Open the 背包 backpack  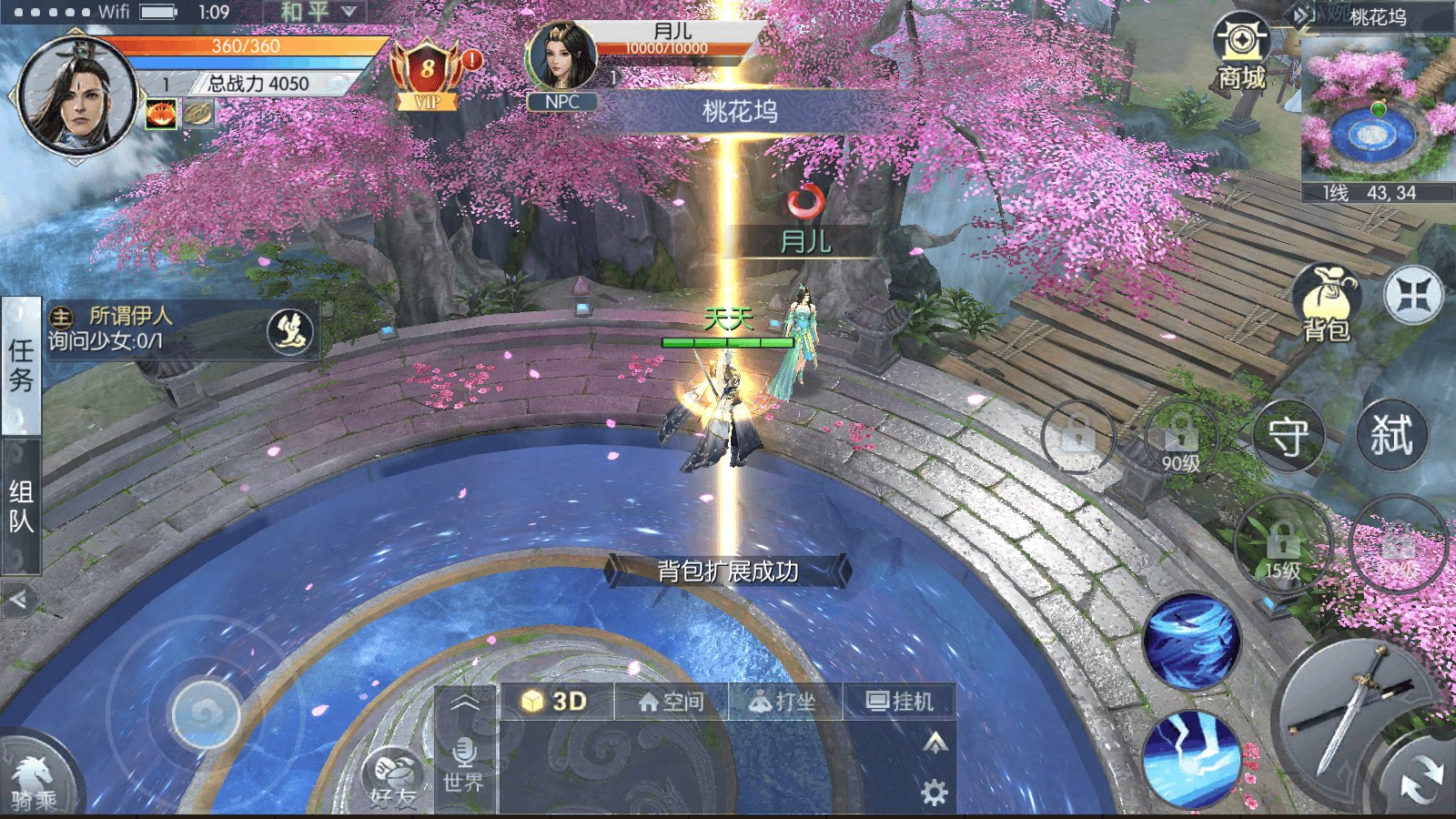pos(1326,304)
